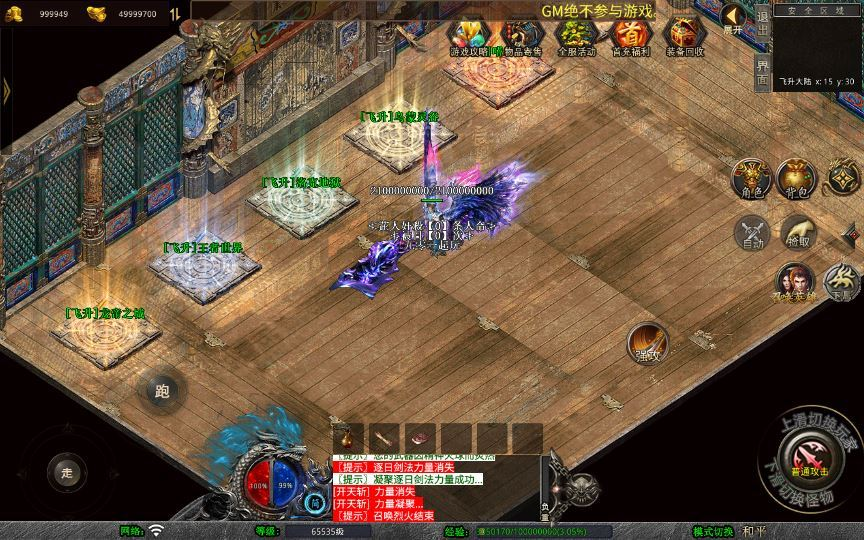Screen dimensions: 864x540
Task: Use the potion gourd in the quick slot
Action: [349, 437]
